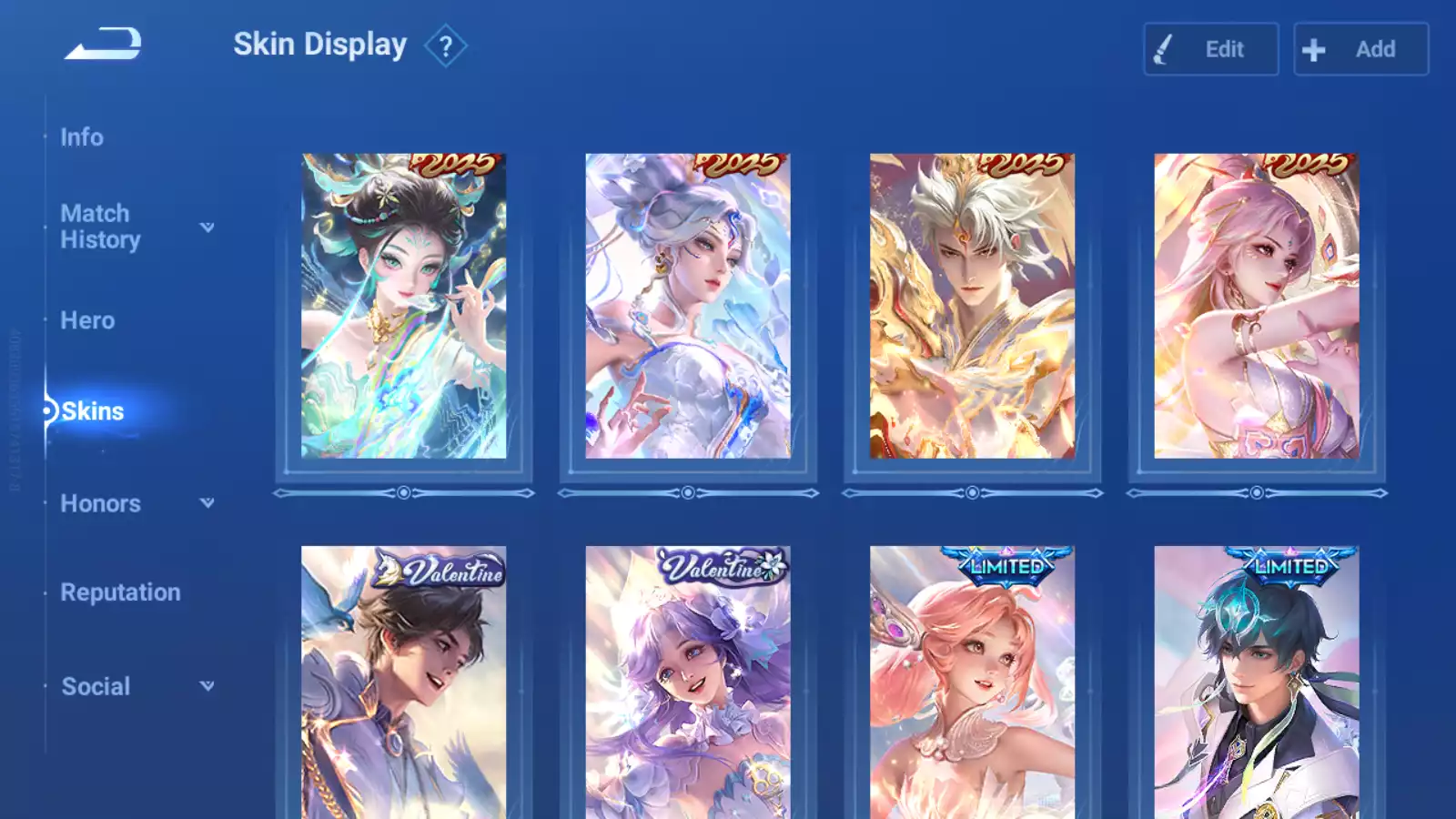Select the 2025 golden-armored white-haired male skin

coord(972,306)
